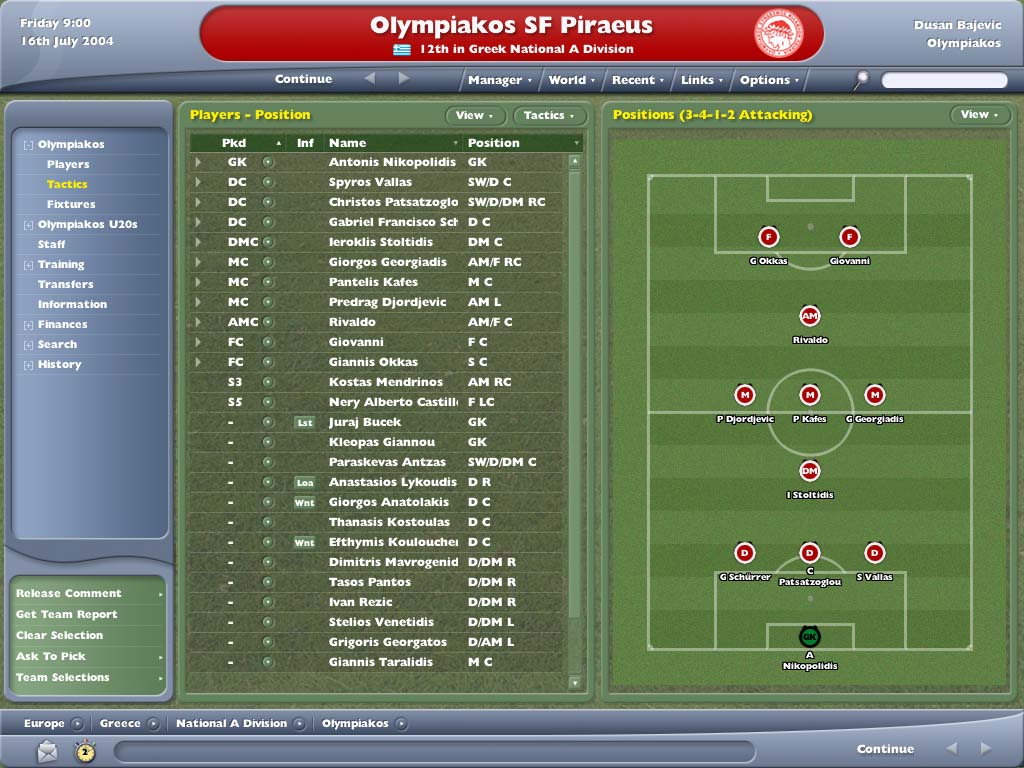The height and width of the screenshot is (768, 1024).
Task: Open the mail envelope icon
Action: 47,751
